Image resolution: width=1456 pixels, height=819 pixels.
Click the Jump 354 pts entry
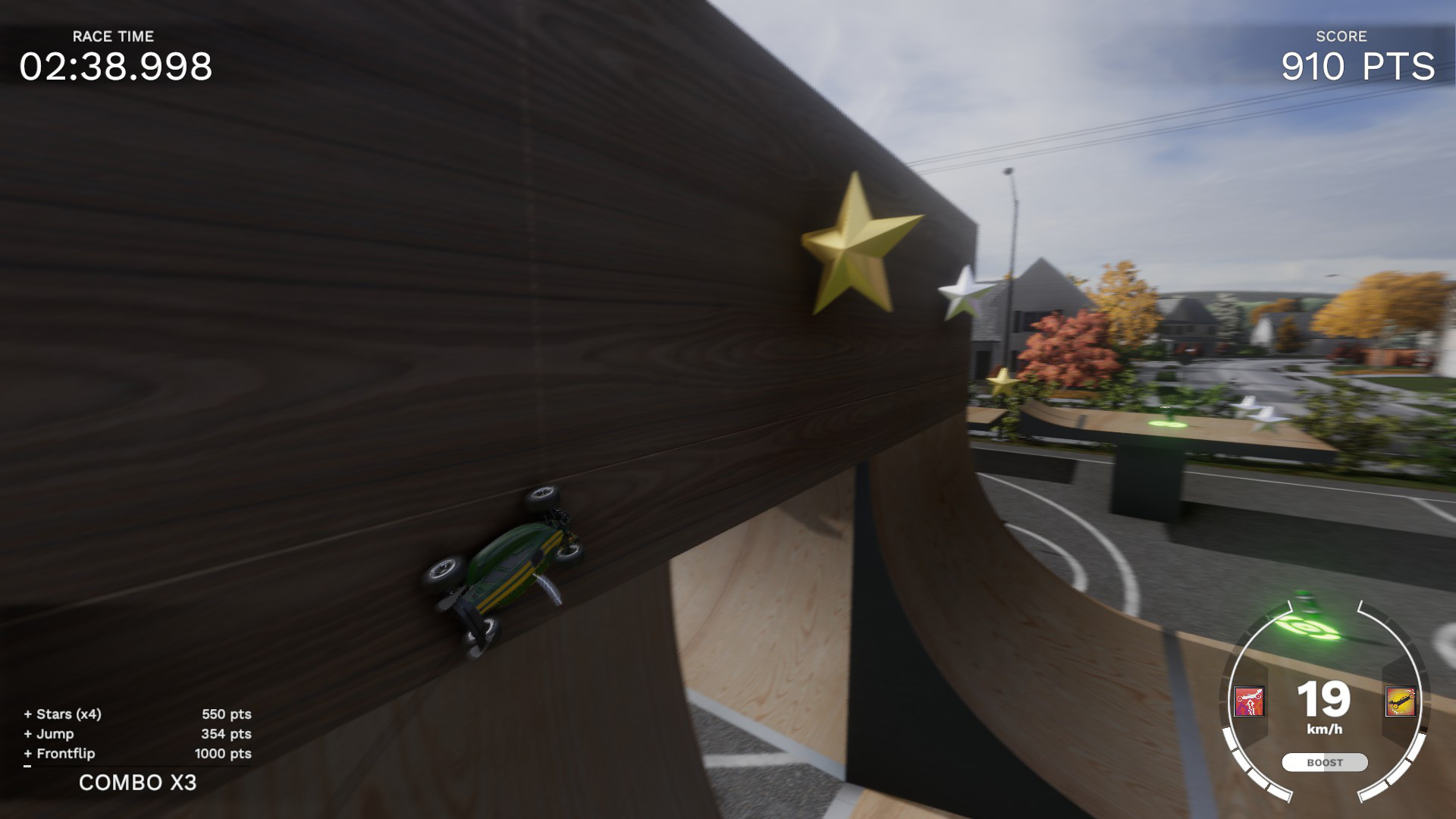136,734
